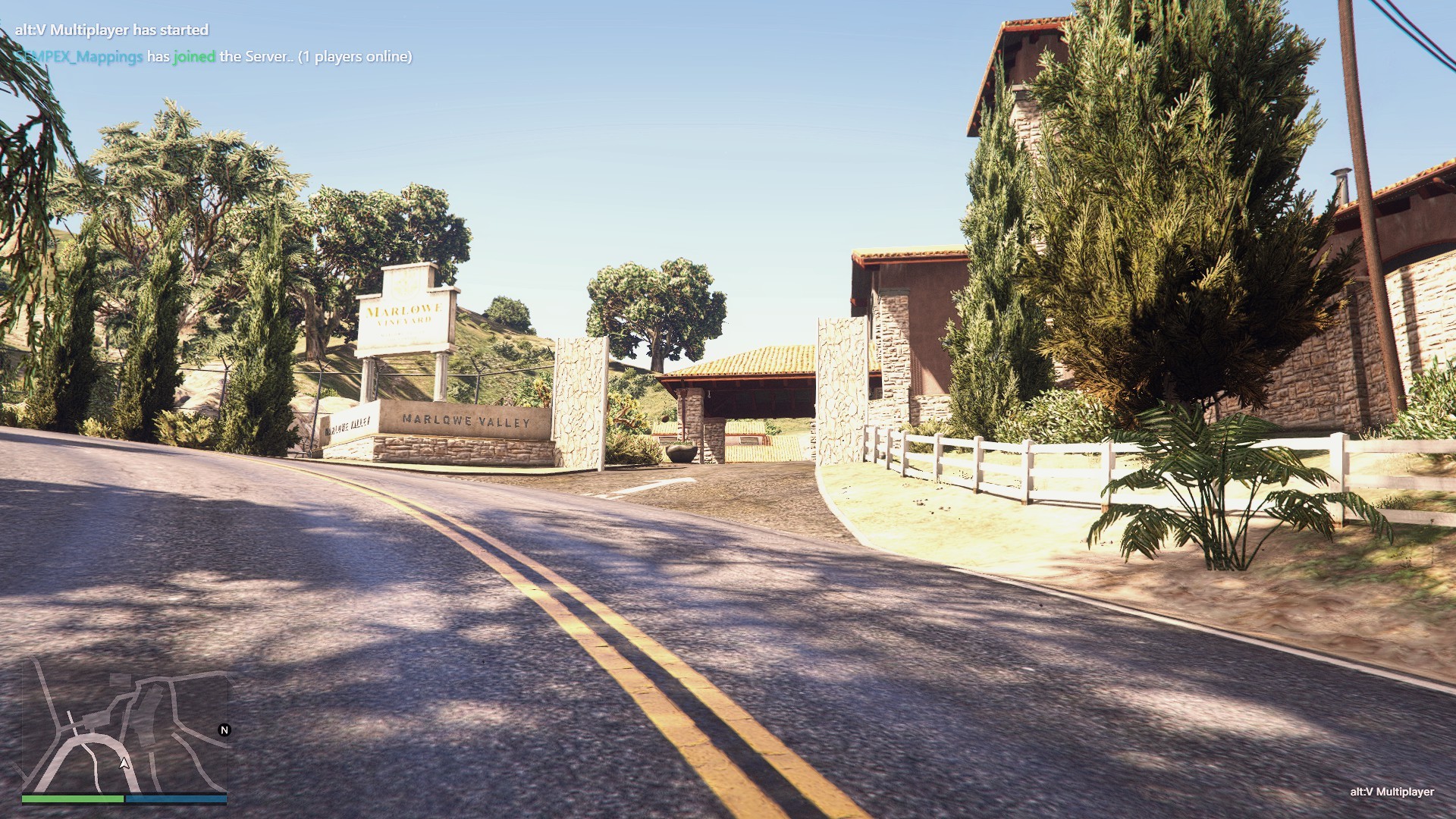Click the minimap in the corner
The image size is (1456, 819).
point(124,728)
